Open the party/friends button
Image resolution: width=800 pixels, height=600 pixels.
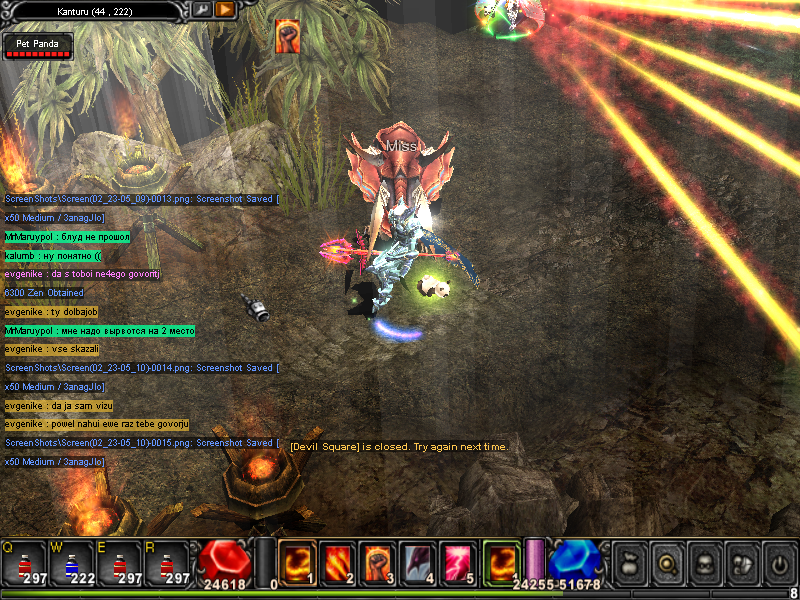coord(741,565)
